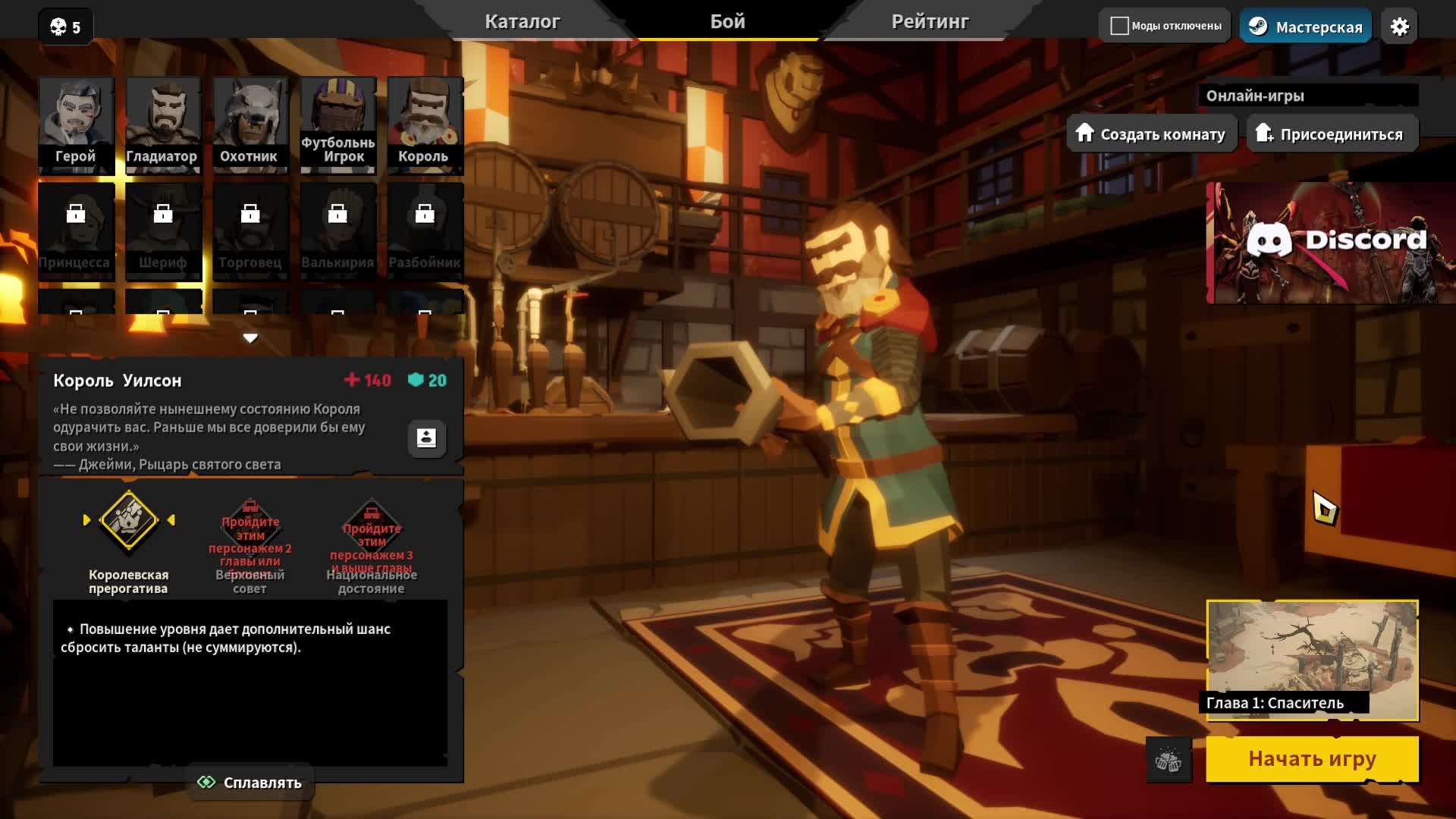
Task: Join an online game via Присоединиться
Action: coord(1332,134)
